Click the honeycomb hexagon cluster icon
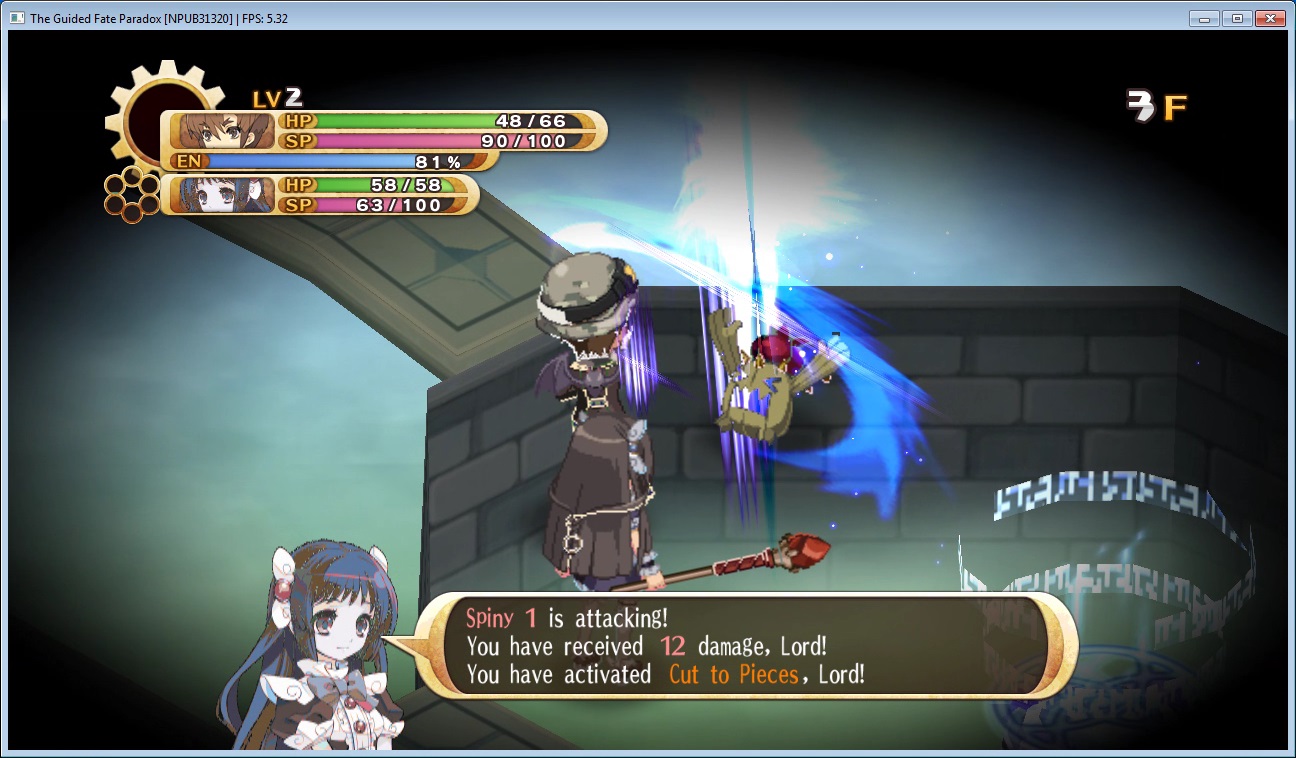 132,195
